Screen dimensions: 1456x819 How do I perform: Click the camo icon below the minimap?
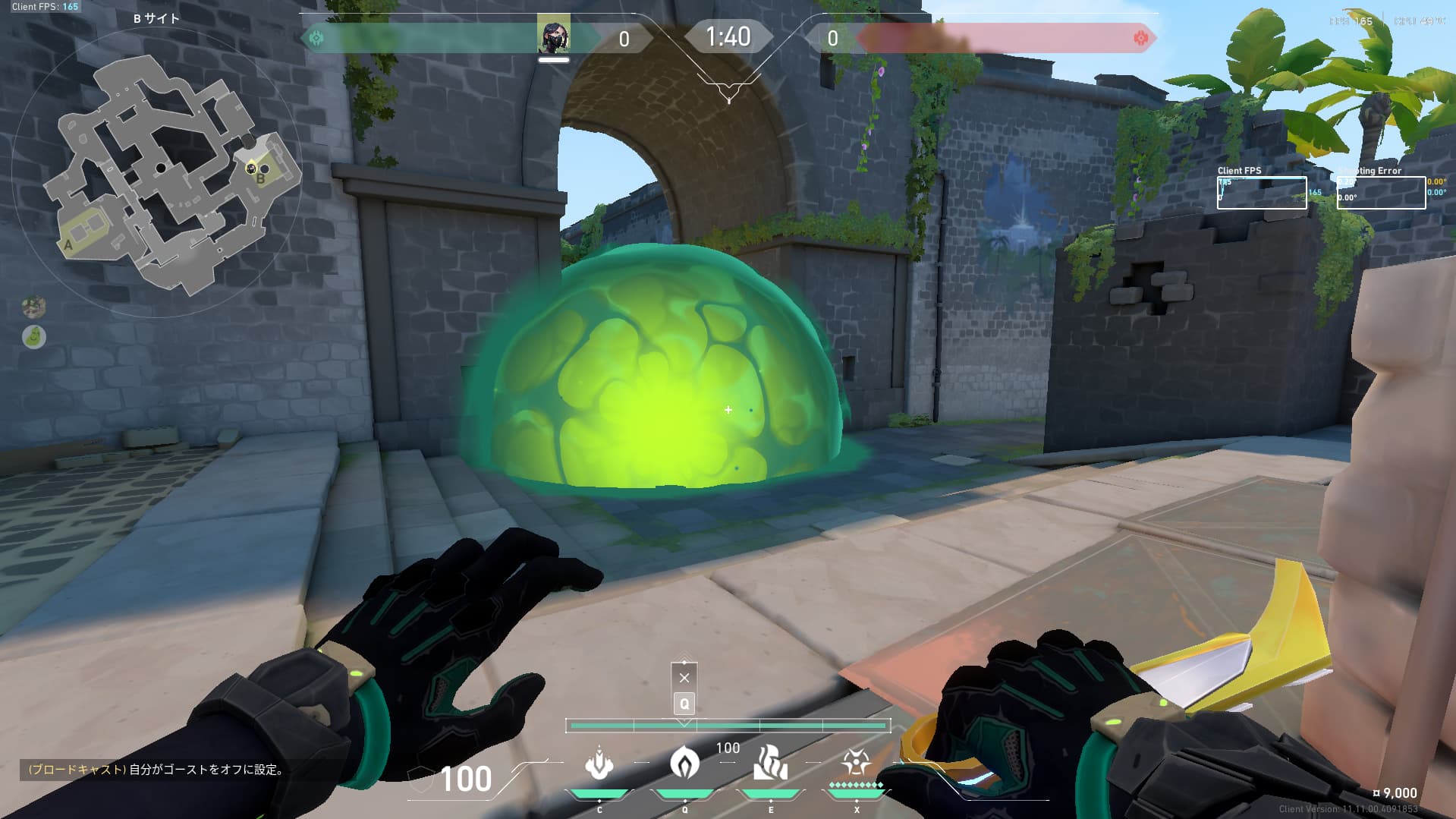34,307
